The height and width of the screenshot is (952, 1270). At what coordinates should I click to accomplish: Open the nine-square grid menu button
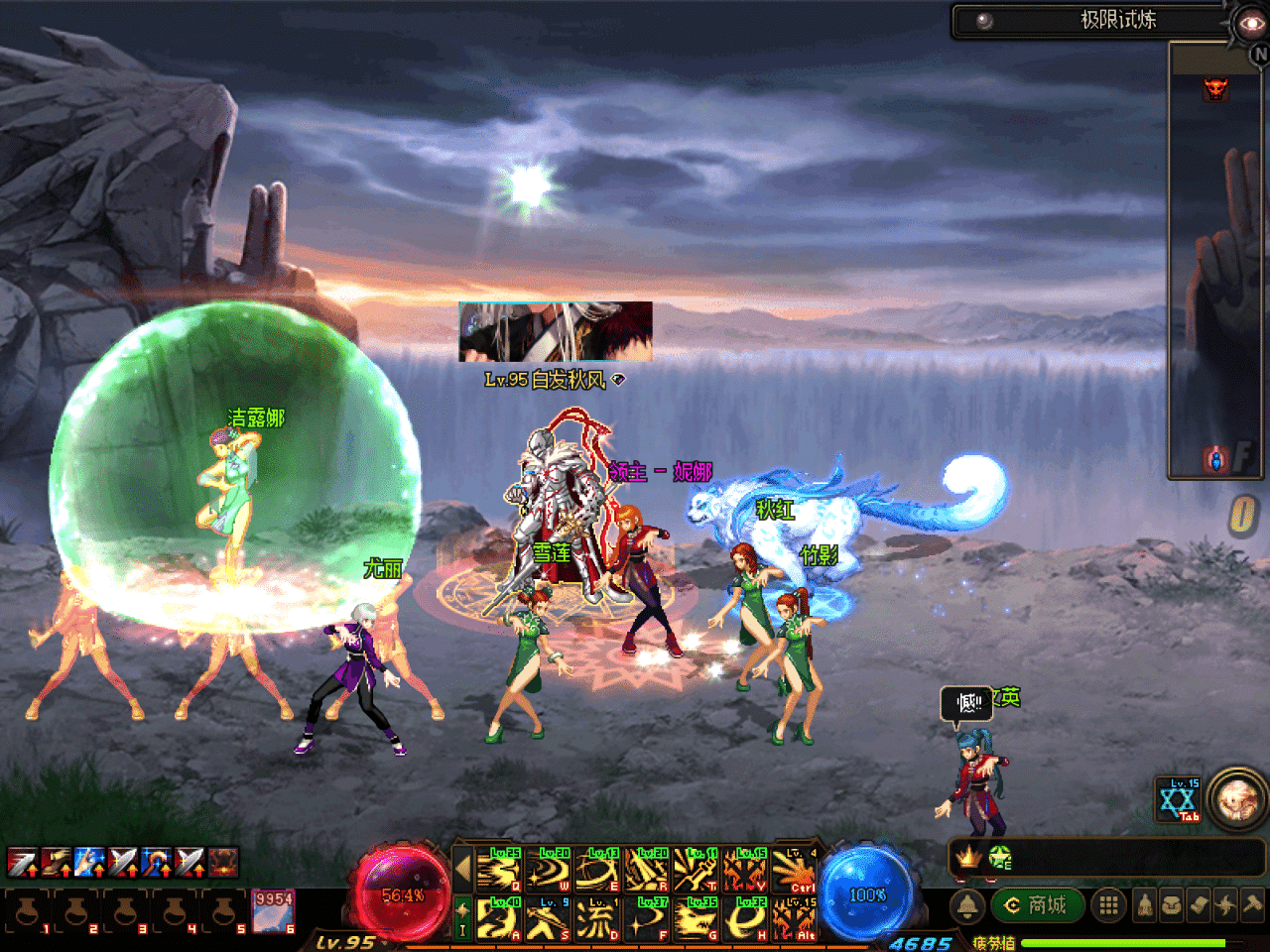pyautogui.click(x=1108, y=904)
